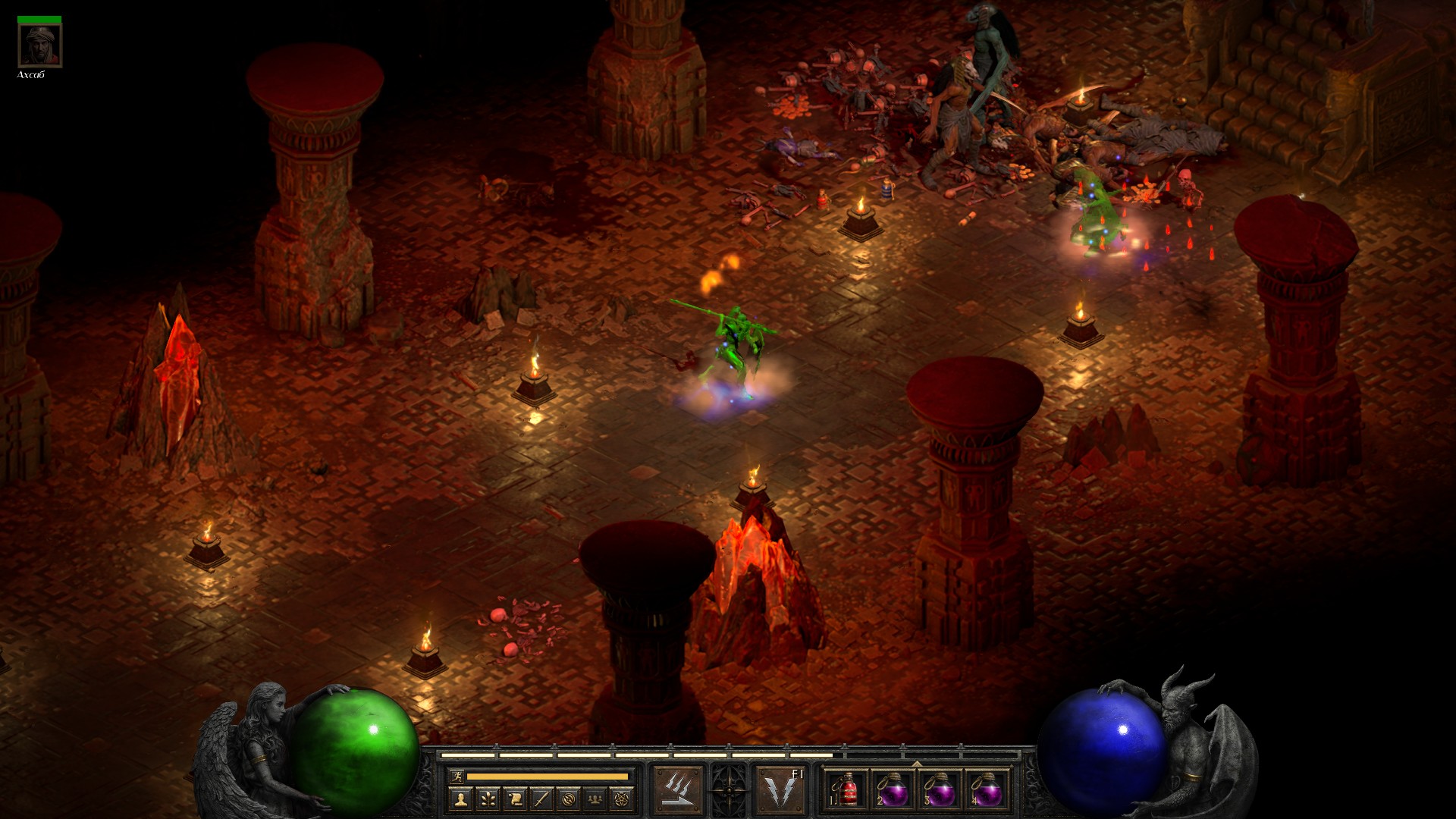The height and width of the screenshot is (819, 1456).
Task: Open the skill tree icon
Action: (x=487, y=799)
